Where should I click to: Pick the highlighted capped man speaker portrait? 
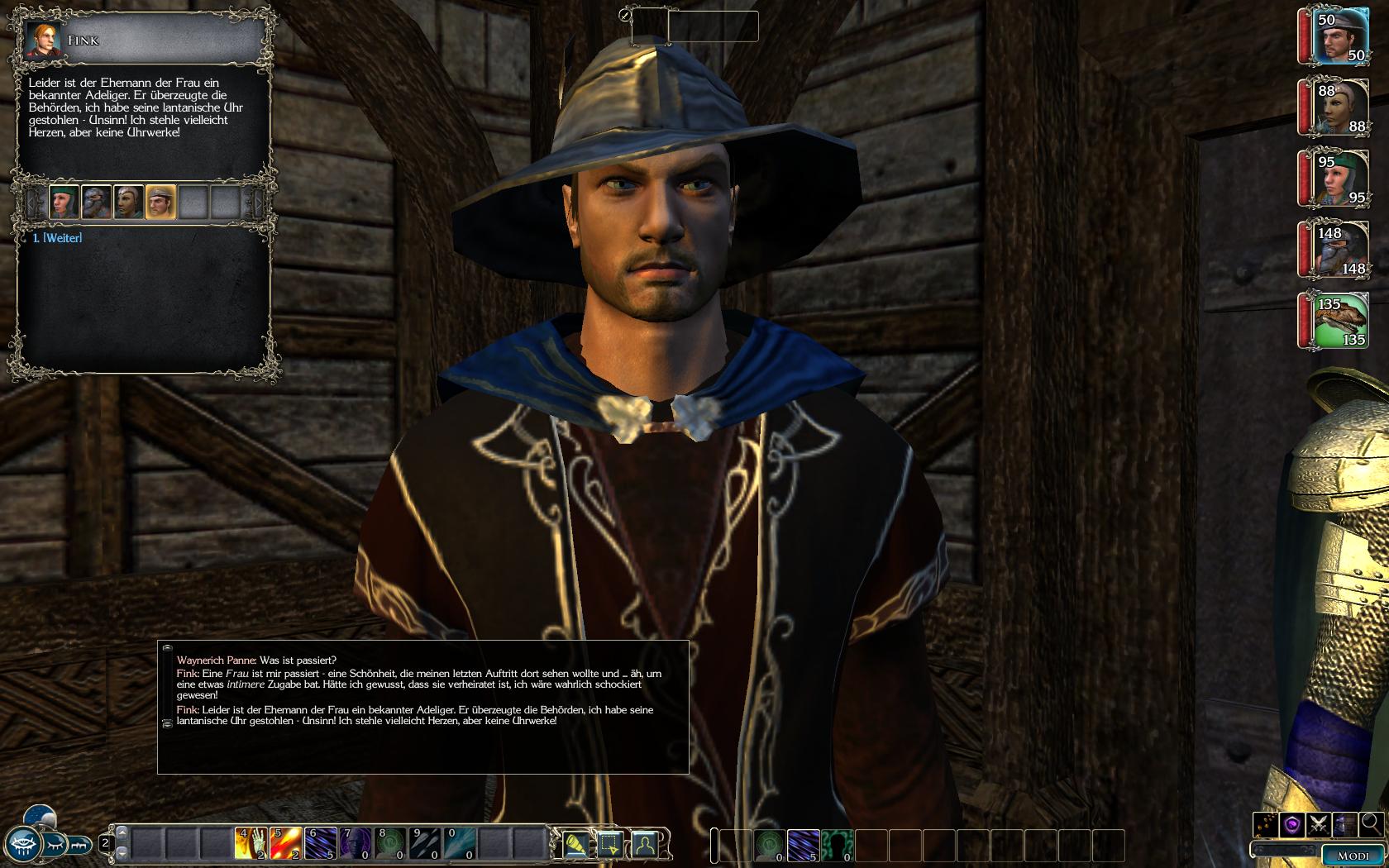(x=160, y=202)
